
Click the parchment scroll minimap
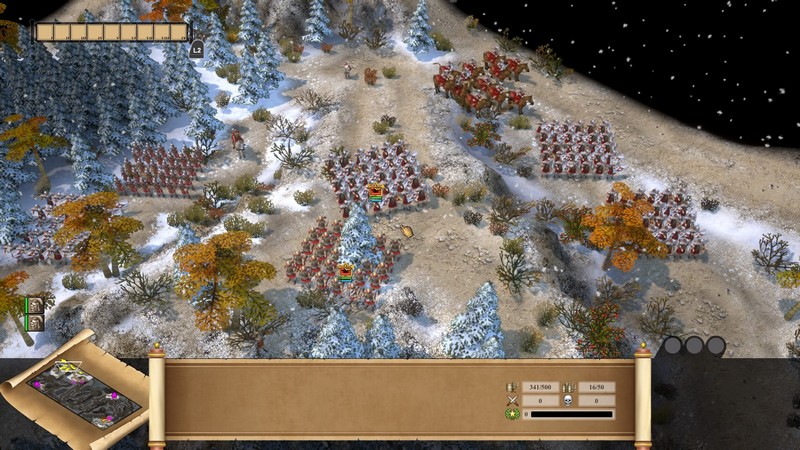(78, 386)
